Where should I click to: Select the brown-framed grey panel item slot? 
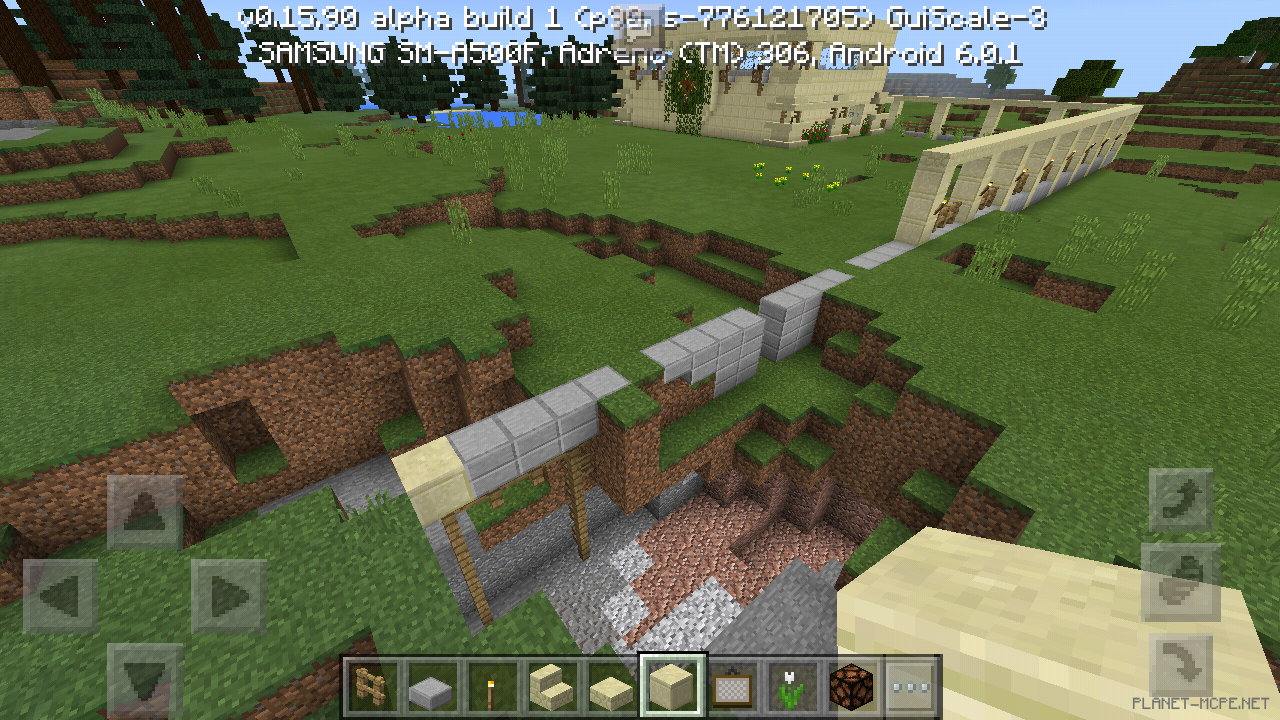point(733,687)
